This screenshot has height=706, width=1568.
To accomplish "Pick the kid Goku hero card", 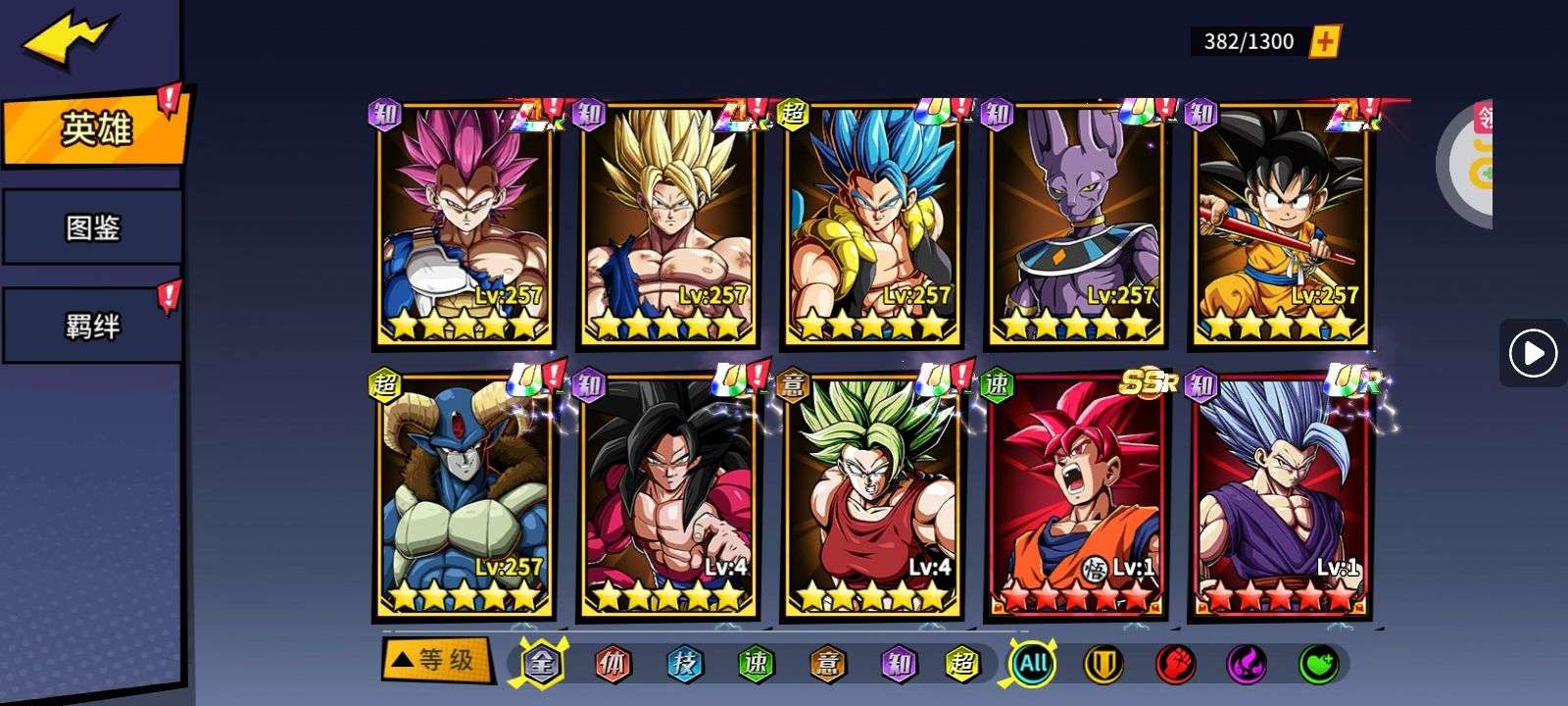I will click(1280, 226).
